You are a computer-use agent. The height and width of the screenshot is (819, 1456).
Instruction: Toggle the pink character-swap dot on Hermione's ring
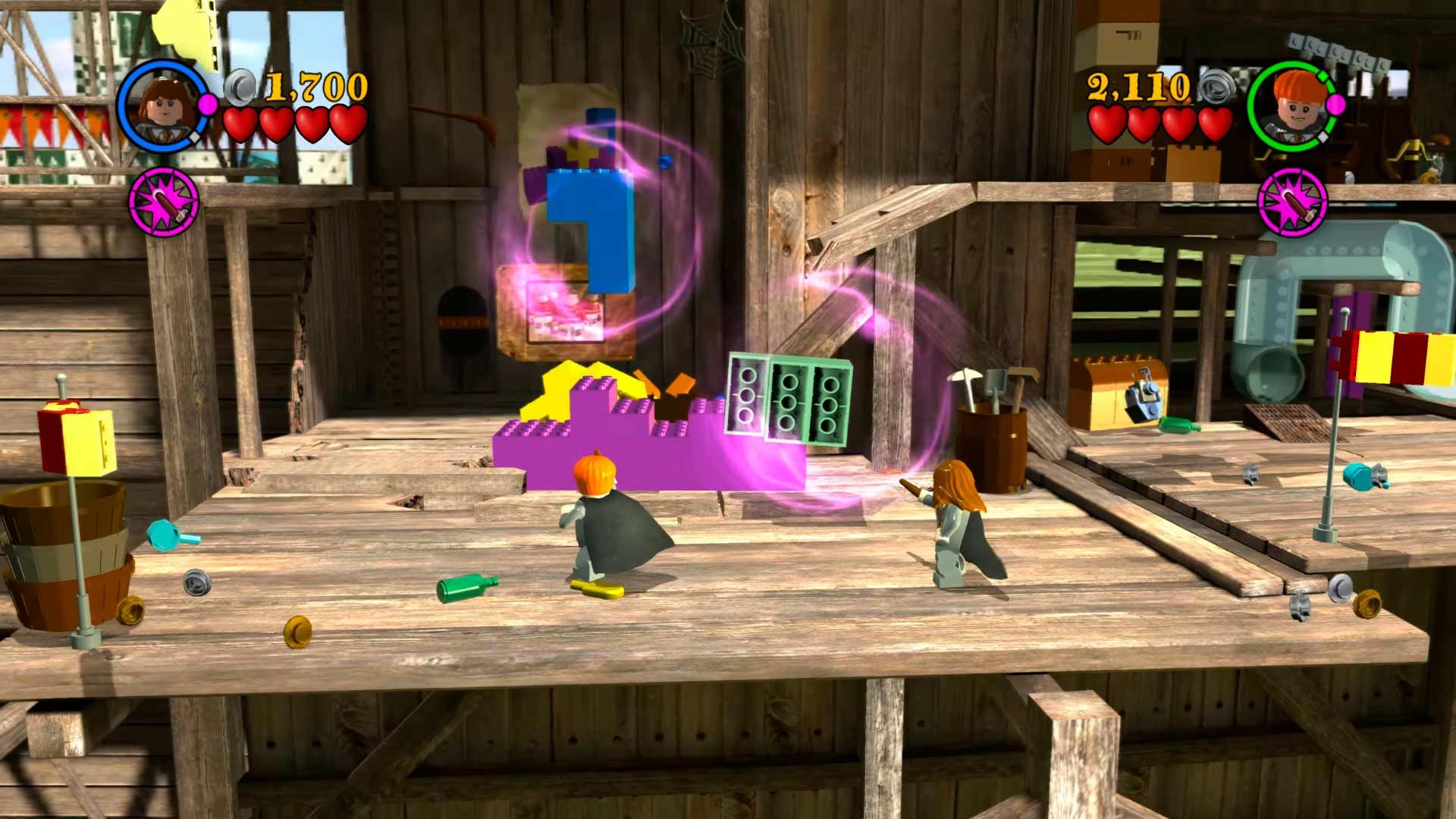click(207, 105)
